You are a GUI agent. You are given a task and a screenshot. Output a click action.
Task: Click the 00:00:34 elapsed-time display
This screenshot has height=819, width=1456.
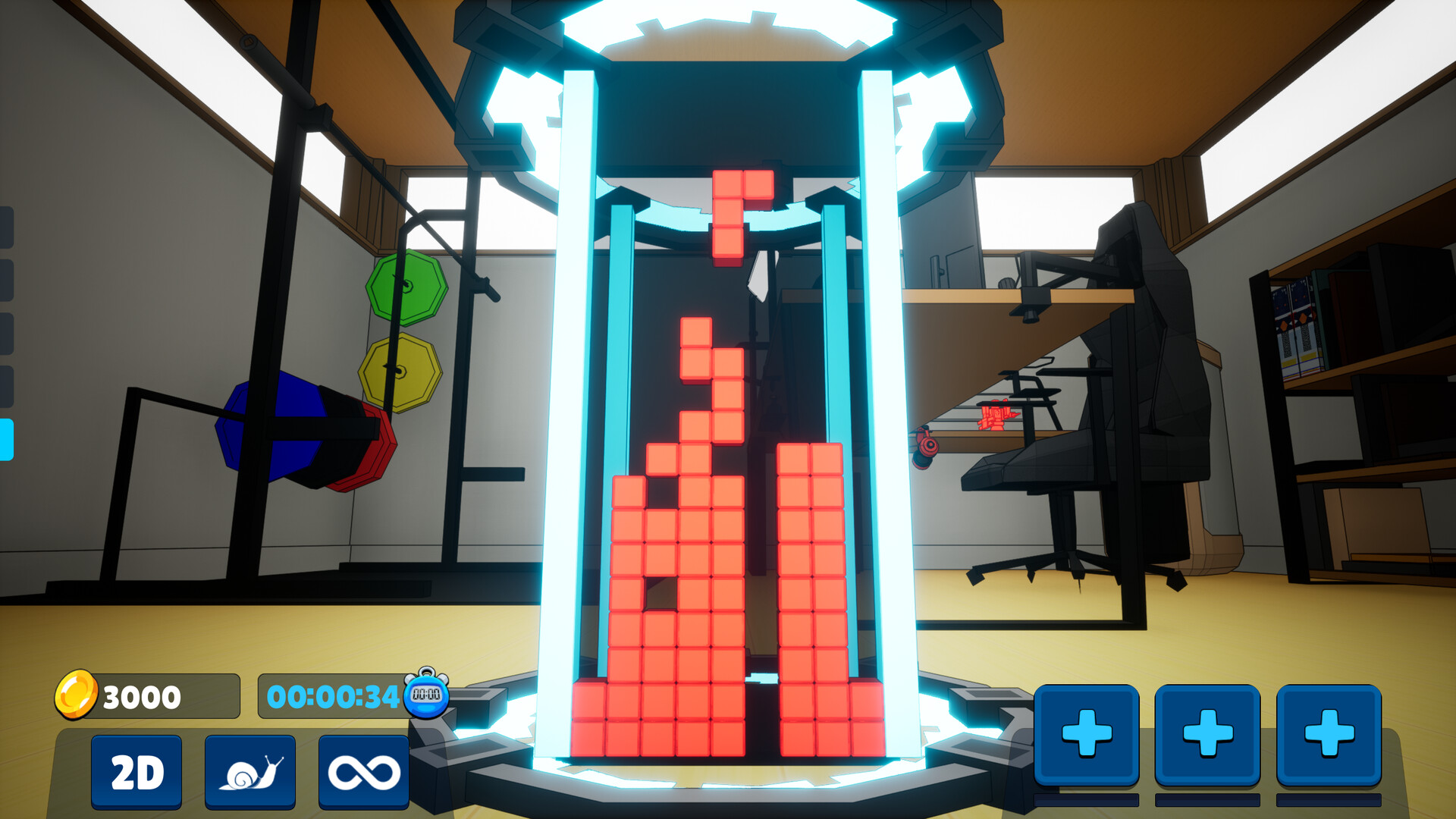click(x=334, y=695)
